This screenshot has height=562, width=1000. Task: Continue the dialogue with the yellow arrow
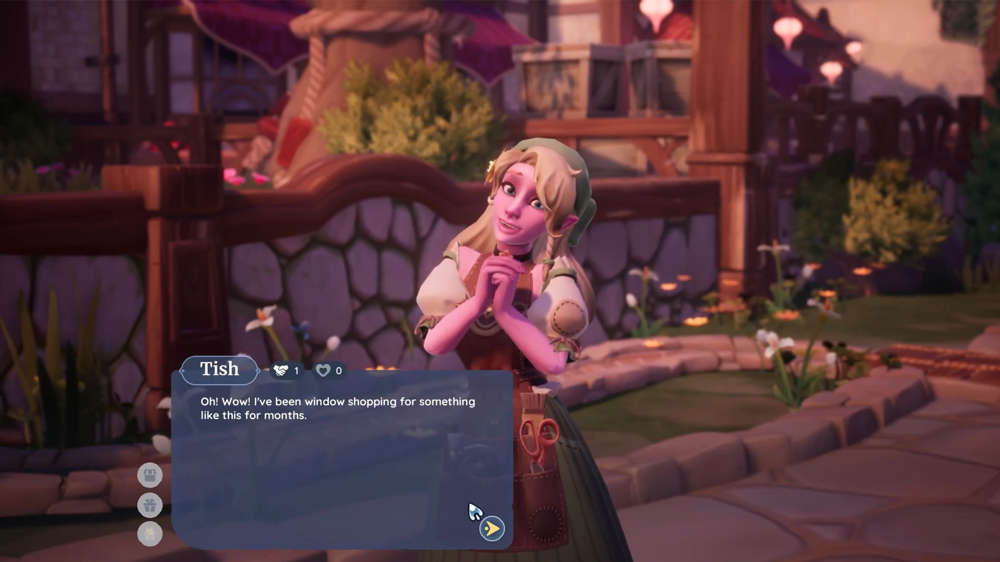coord(492,528)
